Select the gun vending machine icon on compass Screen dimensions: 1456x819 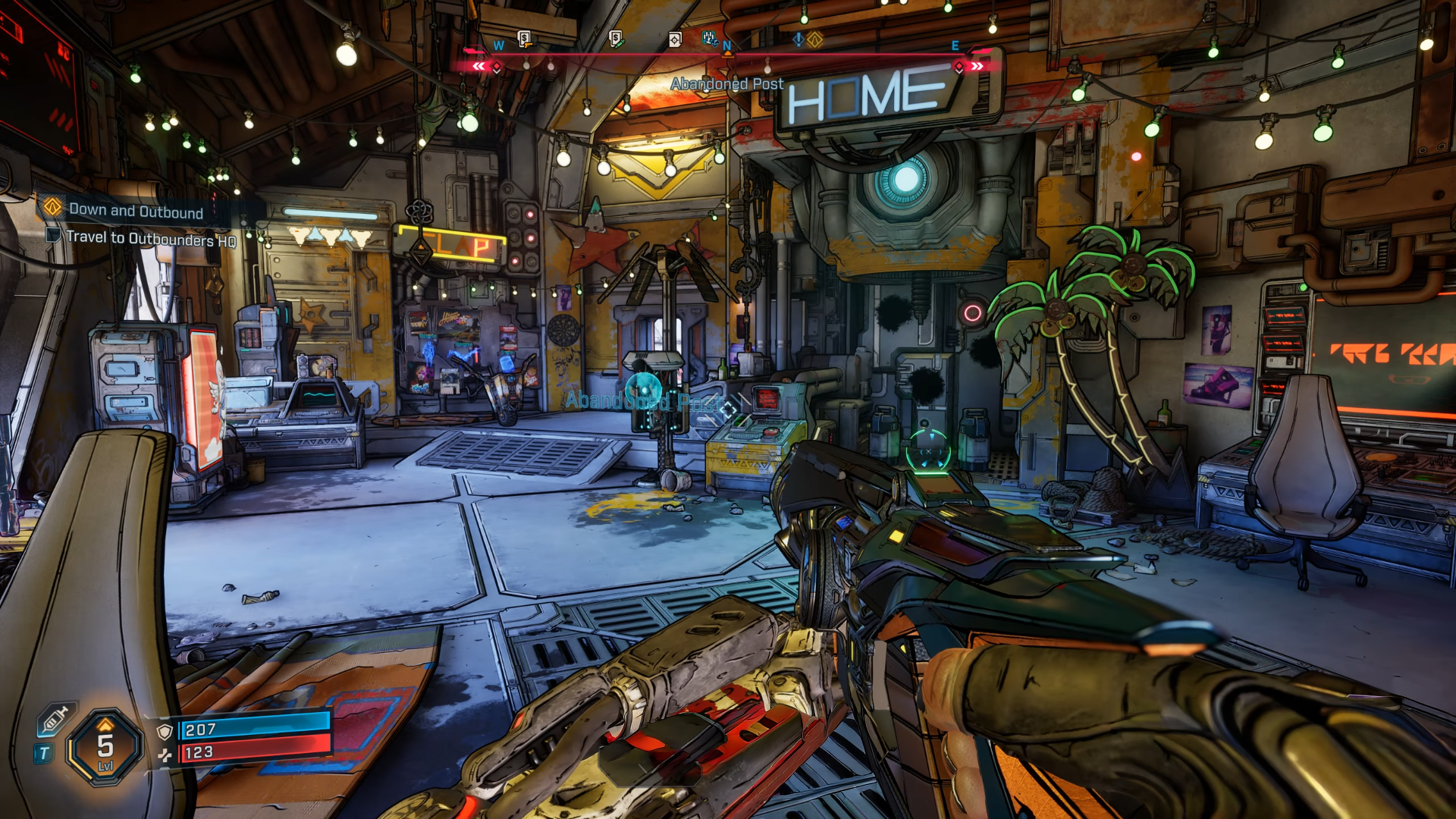[x=522, y=38]
